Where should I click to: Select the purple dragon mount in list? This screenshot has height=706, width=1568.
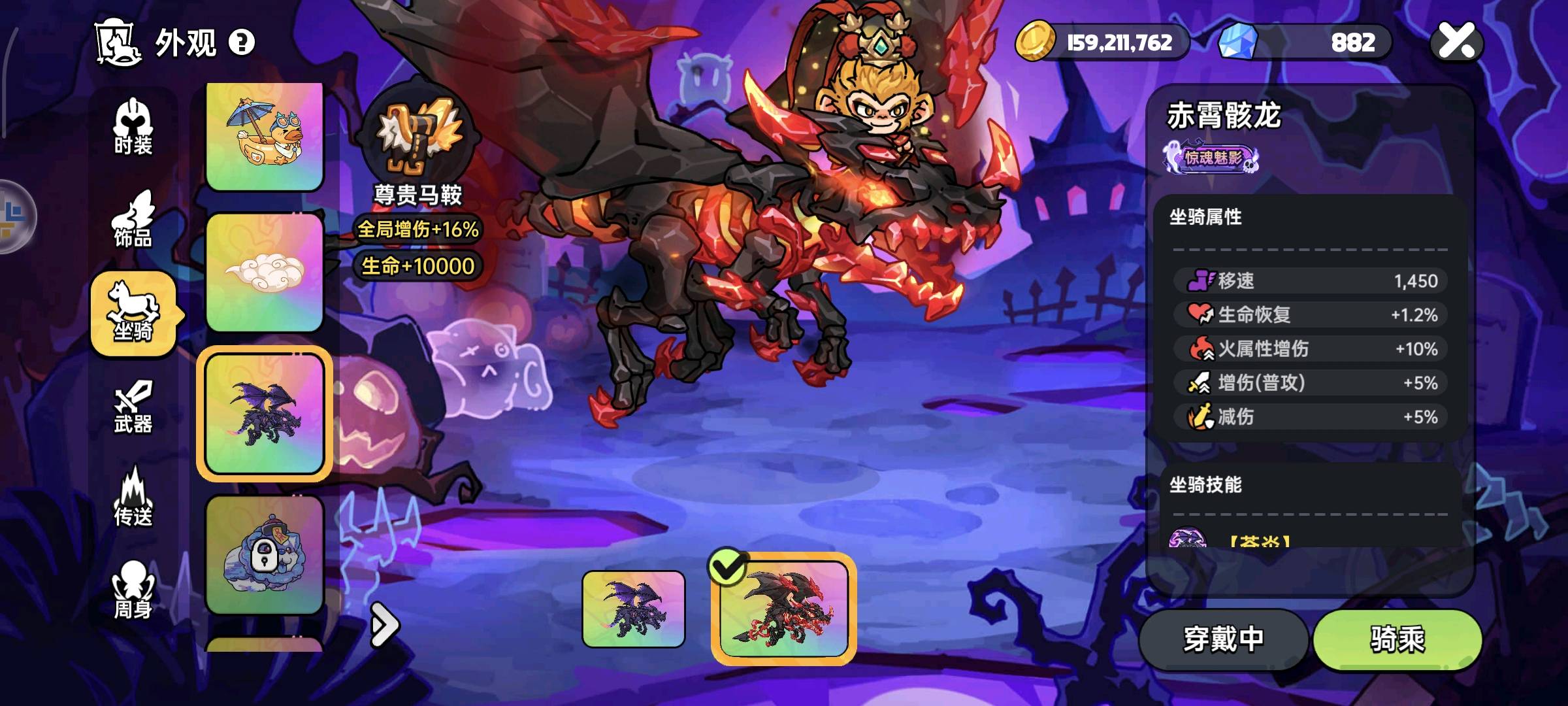click(x=265, y=413)
